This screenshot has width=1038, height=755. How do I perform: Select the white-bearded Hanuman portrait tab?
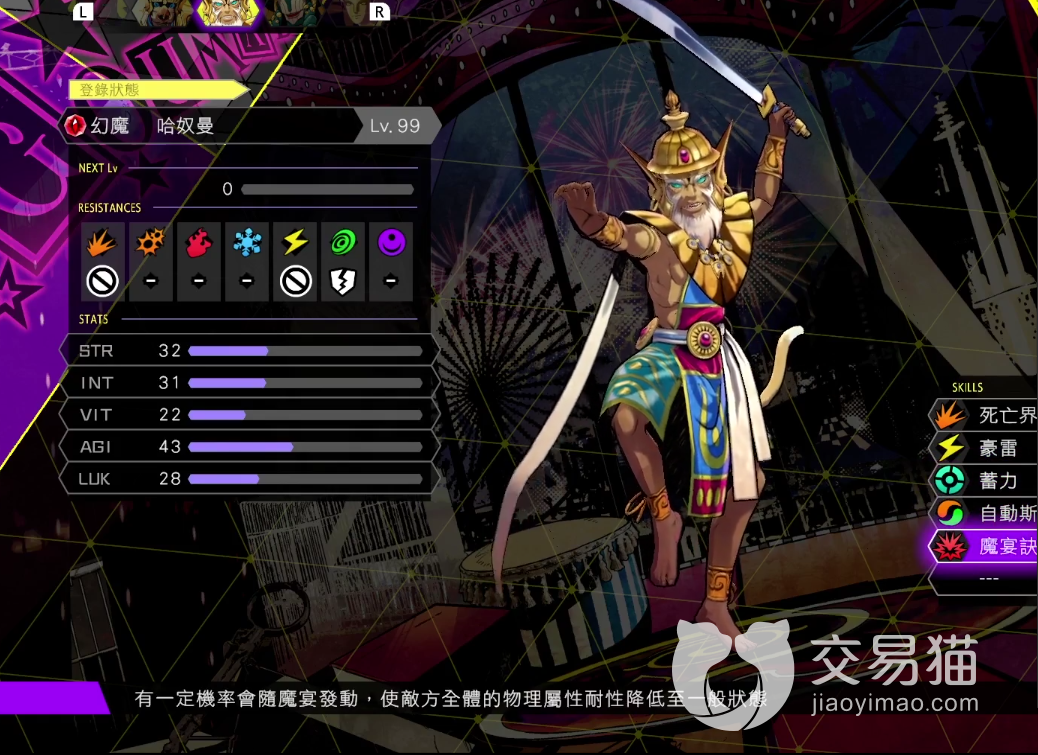click(x=227, y=12)
